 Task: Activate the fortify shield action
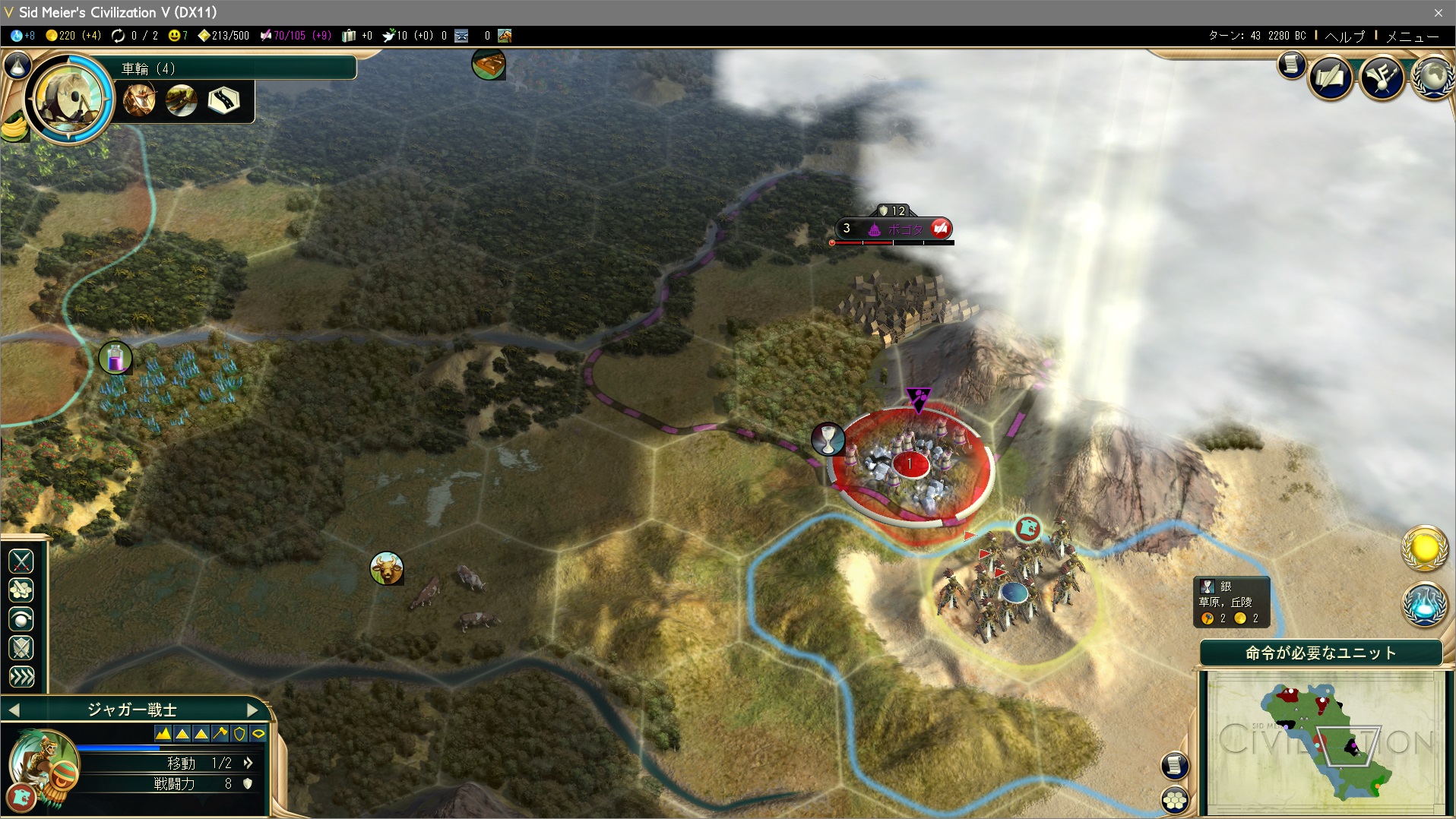21,648
